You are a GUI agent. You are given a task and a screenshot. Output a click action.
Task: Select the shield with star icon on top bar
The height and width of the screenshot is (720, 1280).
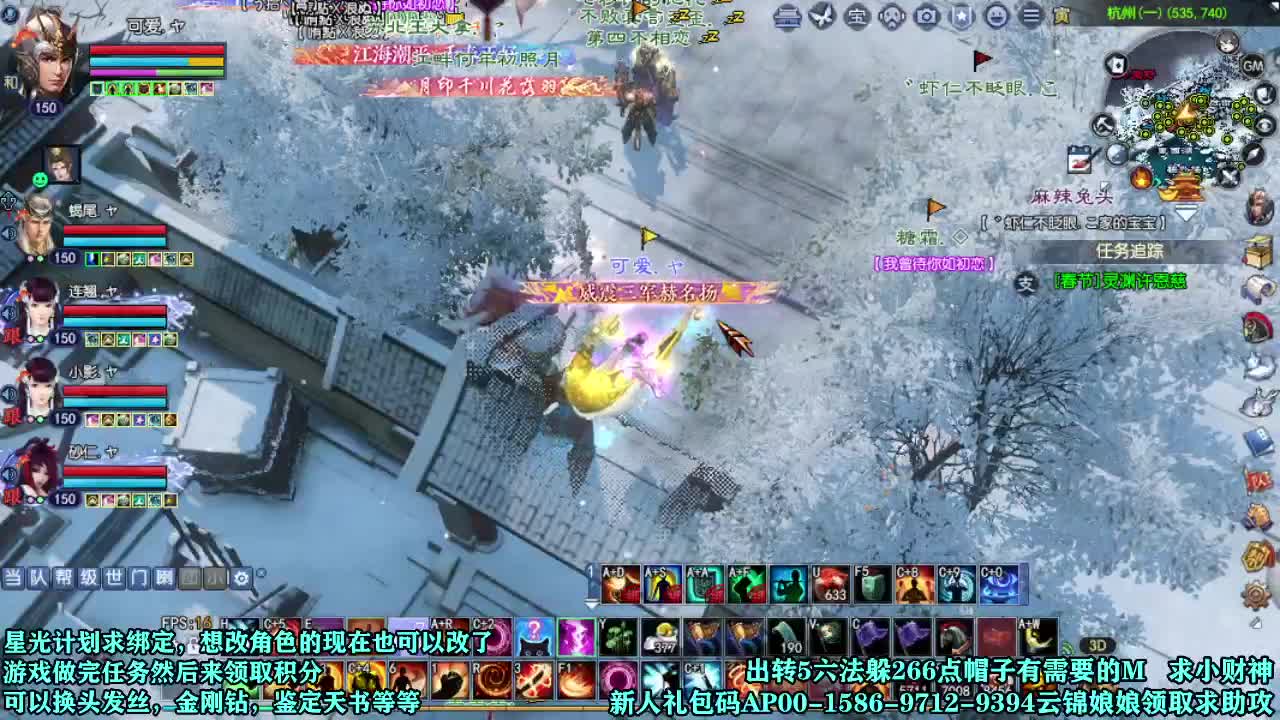click(x=961, y=17)
